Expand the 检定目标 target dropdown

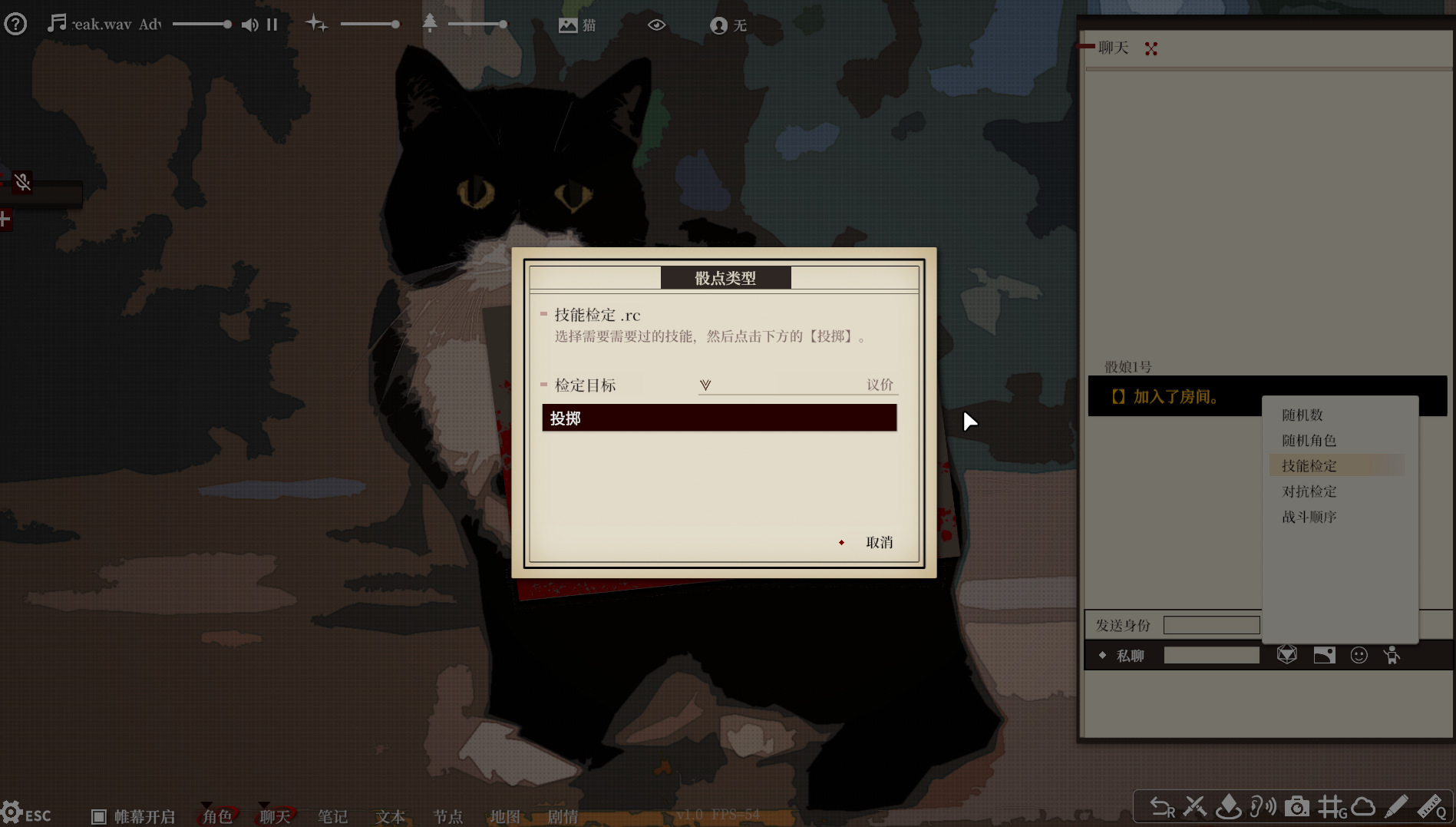(705, 385)
